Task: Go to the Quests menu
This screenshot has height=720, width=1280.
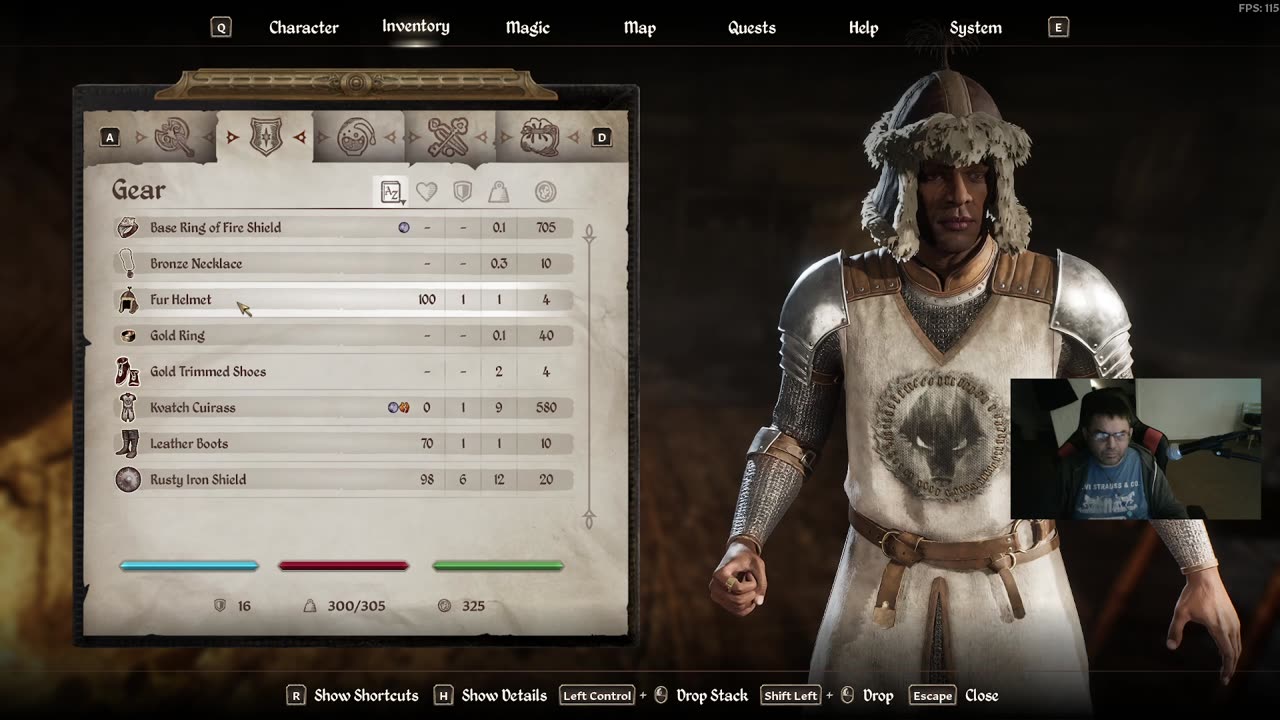Action: click(751, 28)
